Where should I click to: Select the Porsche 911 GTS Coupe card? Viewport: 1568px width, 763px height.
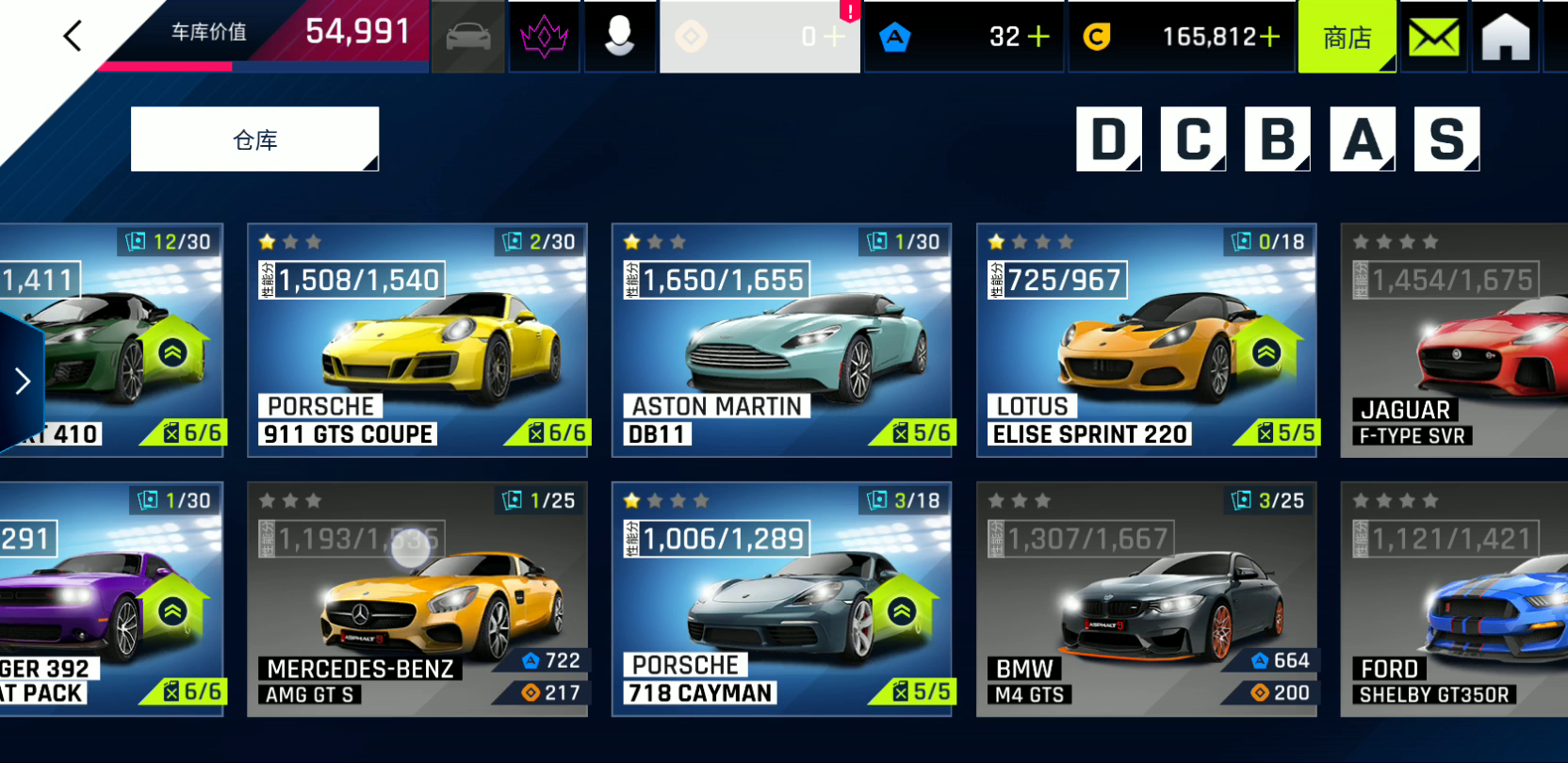pyautogui.click(x=417, y=340)
